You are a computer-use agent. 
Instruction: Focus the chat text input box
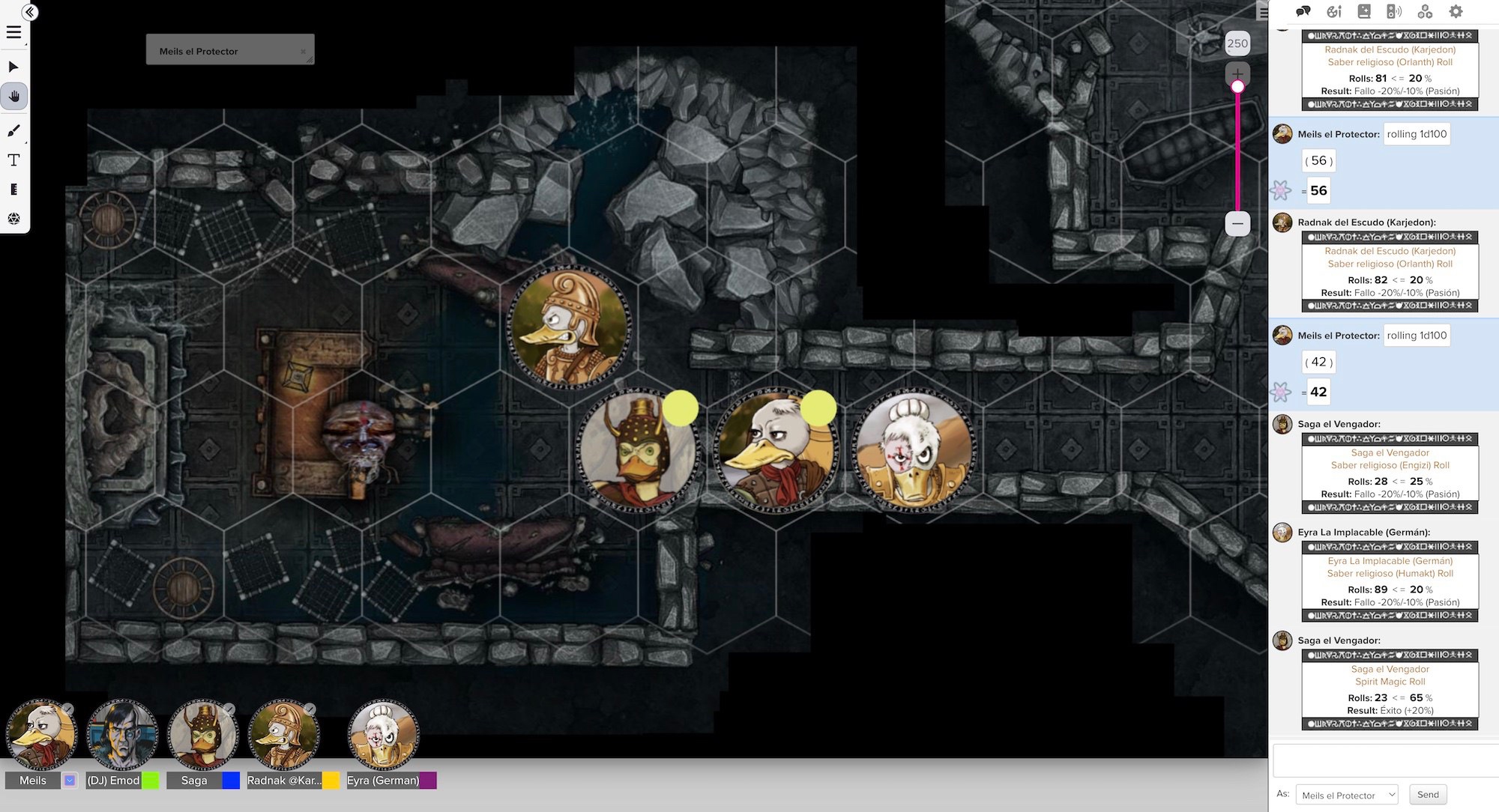1385,760
